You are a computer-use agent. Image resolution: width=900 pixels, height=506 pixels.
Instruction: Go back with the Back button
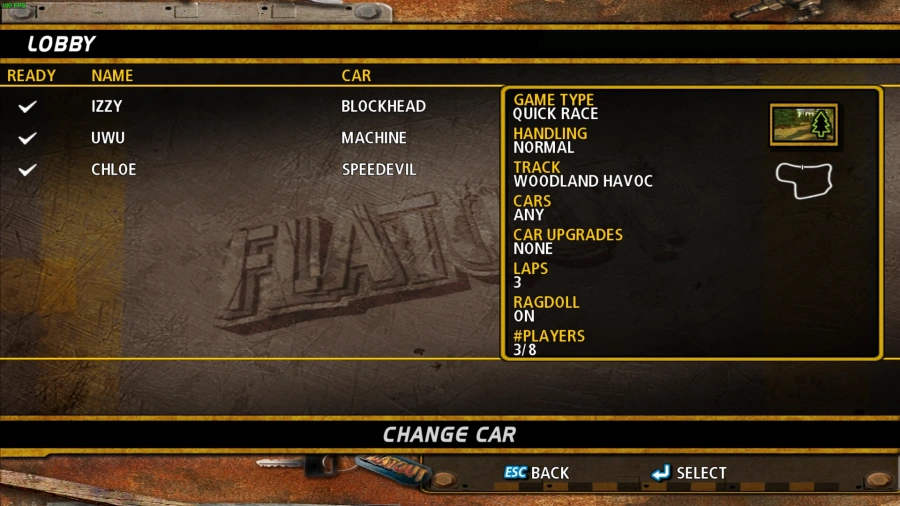tap(537, 473)
